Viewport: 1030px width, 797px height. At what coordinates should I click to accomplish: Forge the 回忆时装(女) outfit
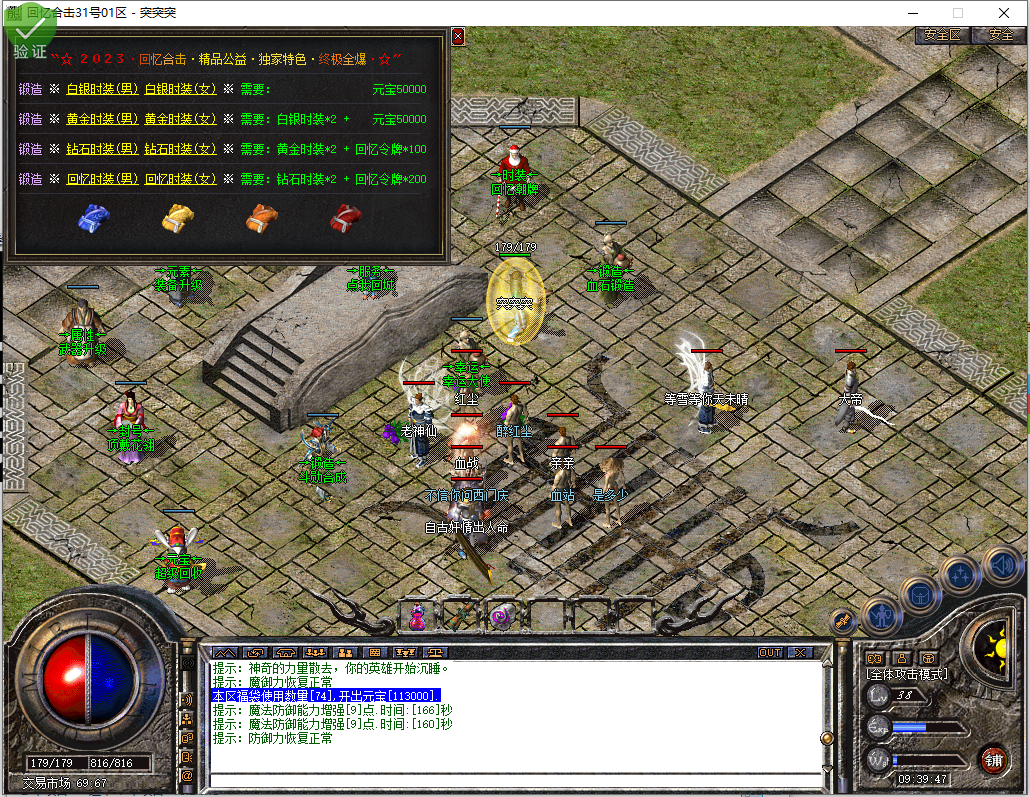[180, 179]
